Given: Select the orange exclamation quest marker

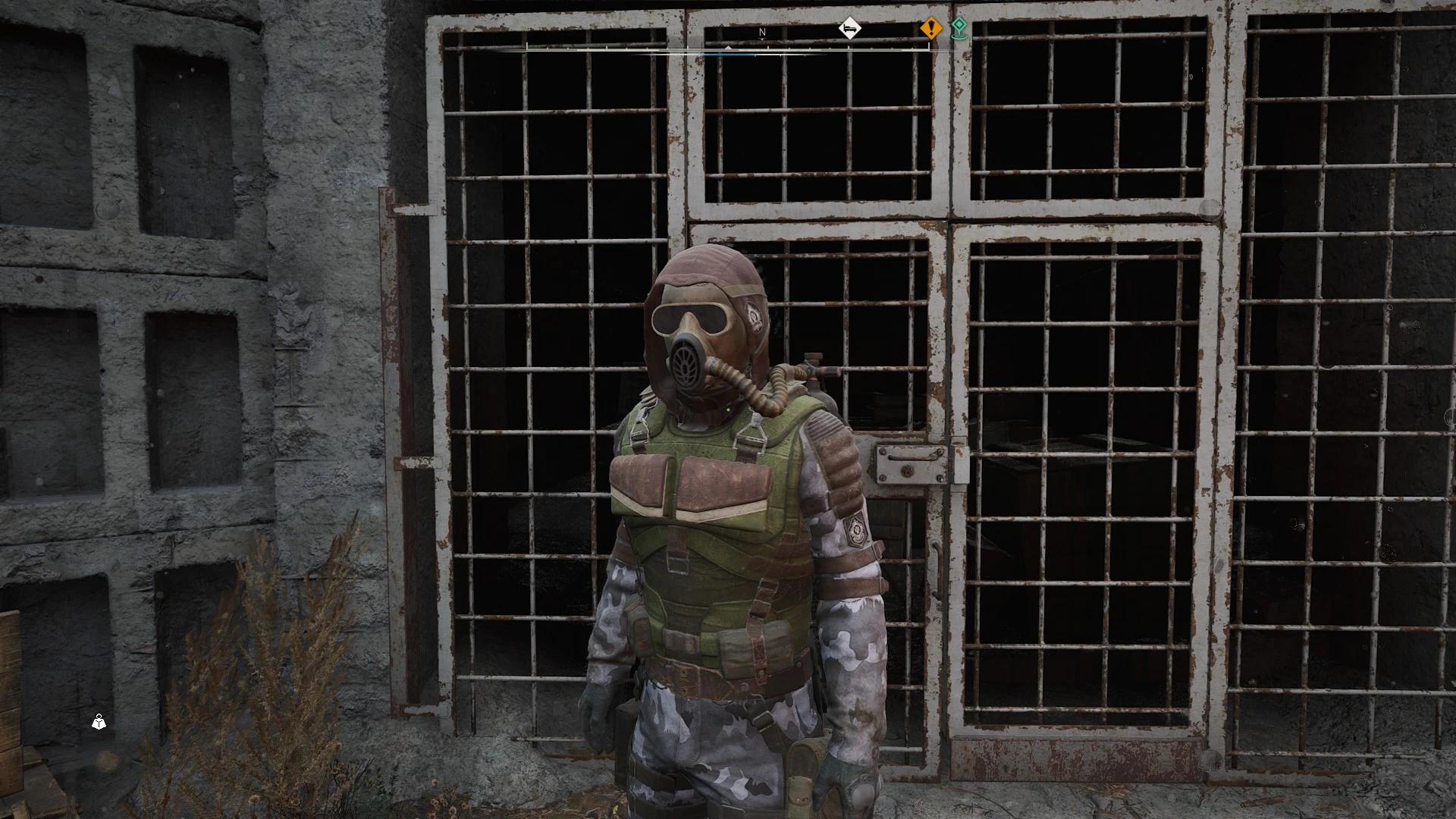Looking at the screenshot, I should tap(930, 29).
